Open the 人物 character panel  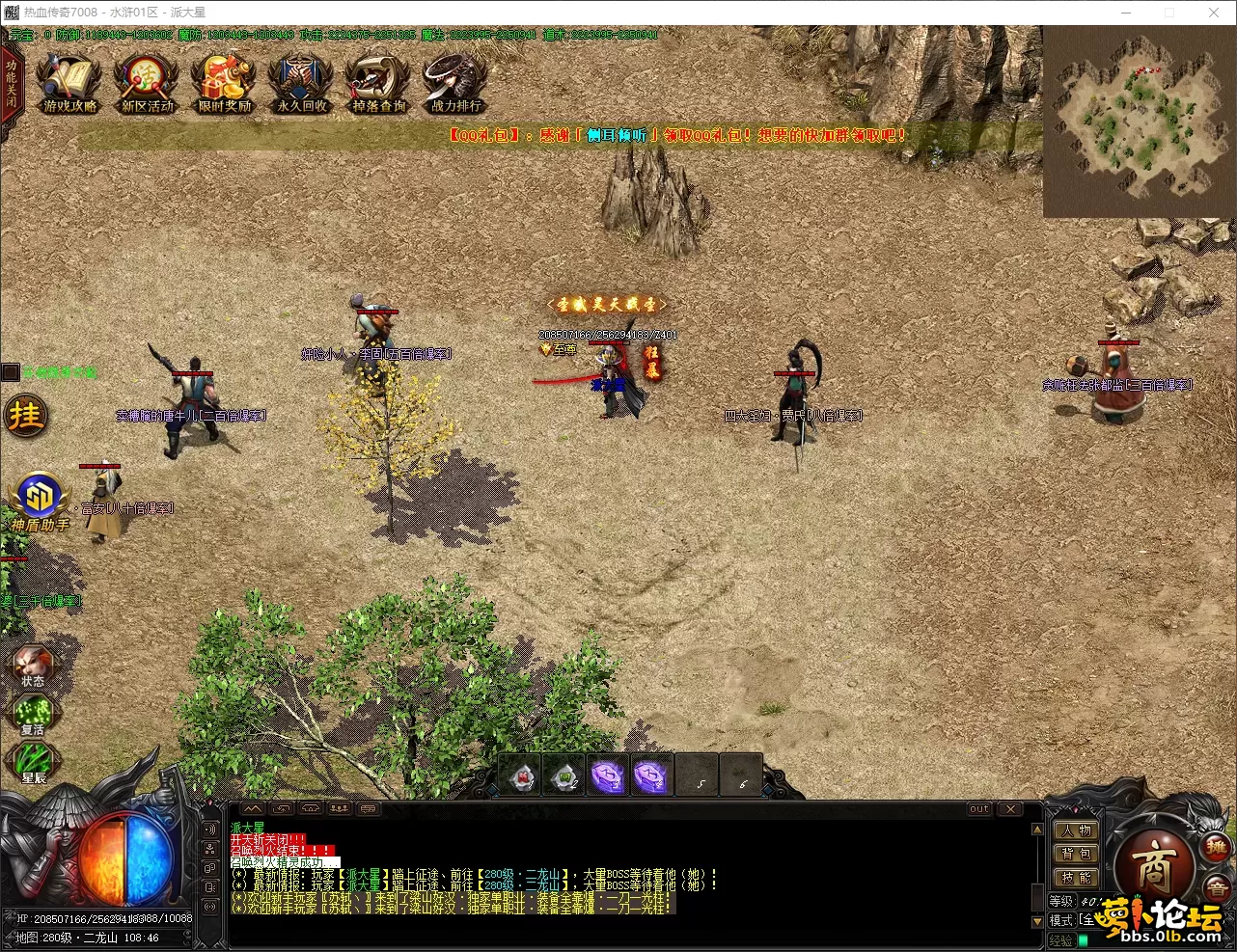pyautogui.click(x=1076, y=830)
